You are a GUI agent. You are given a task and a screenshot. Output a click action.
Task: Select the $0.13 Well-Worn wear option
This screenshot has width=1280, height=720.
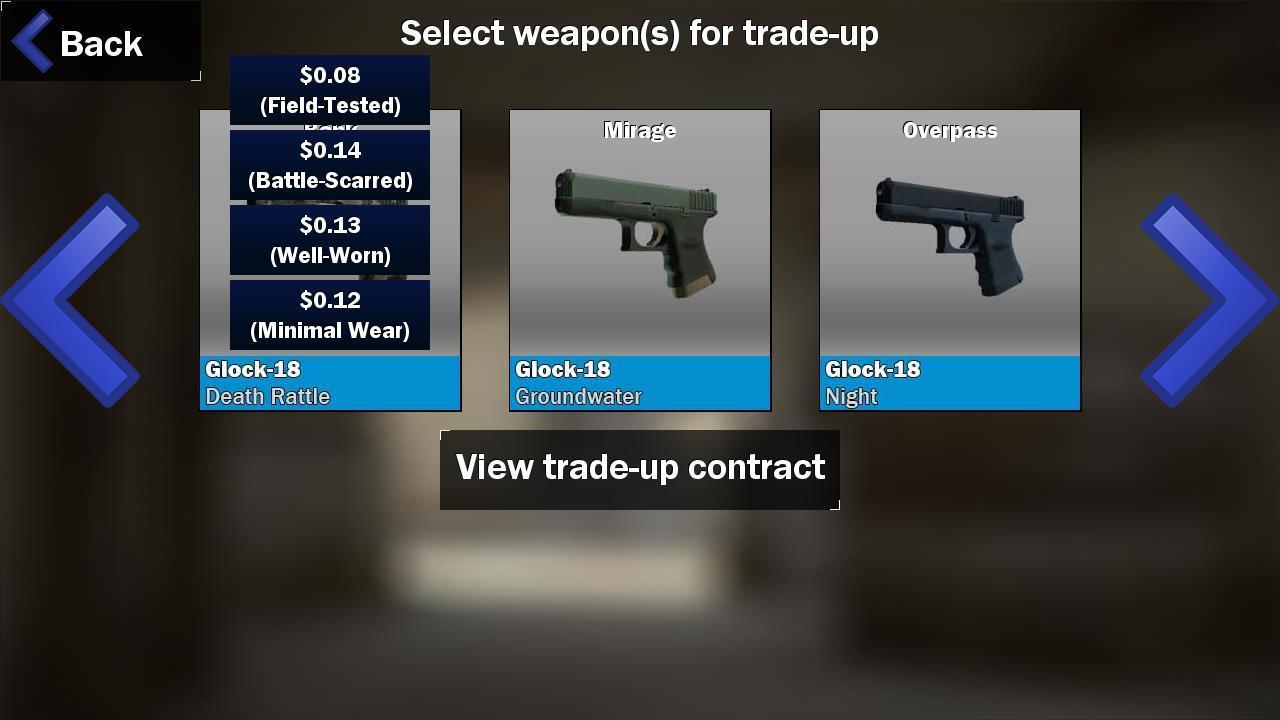pyautogui.click(x=330, y=240)
